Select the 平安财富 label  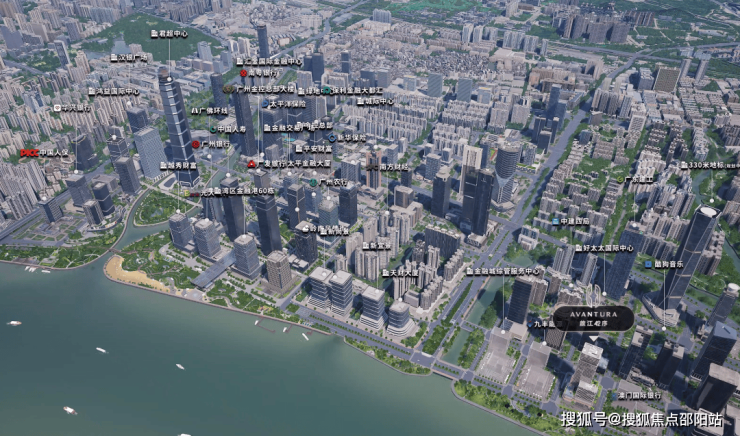click(x=313, y=148)
